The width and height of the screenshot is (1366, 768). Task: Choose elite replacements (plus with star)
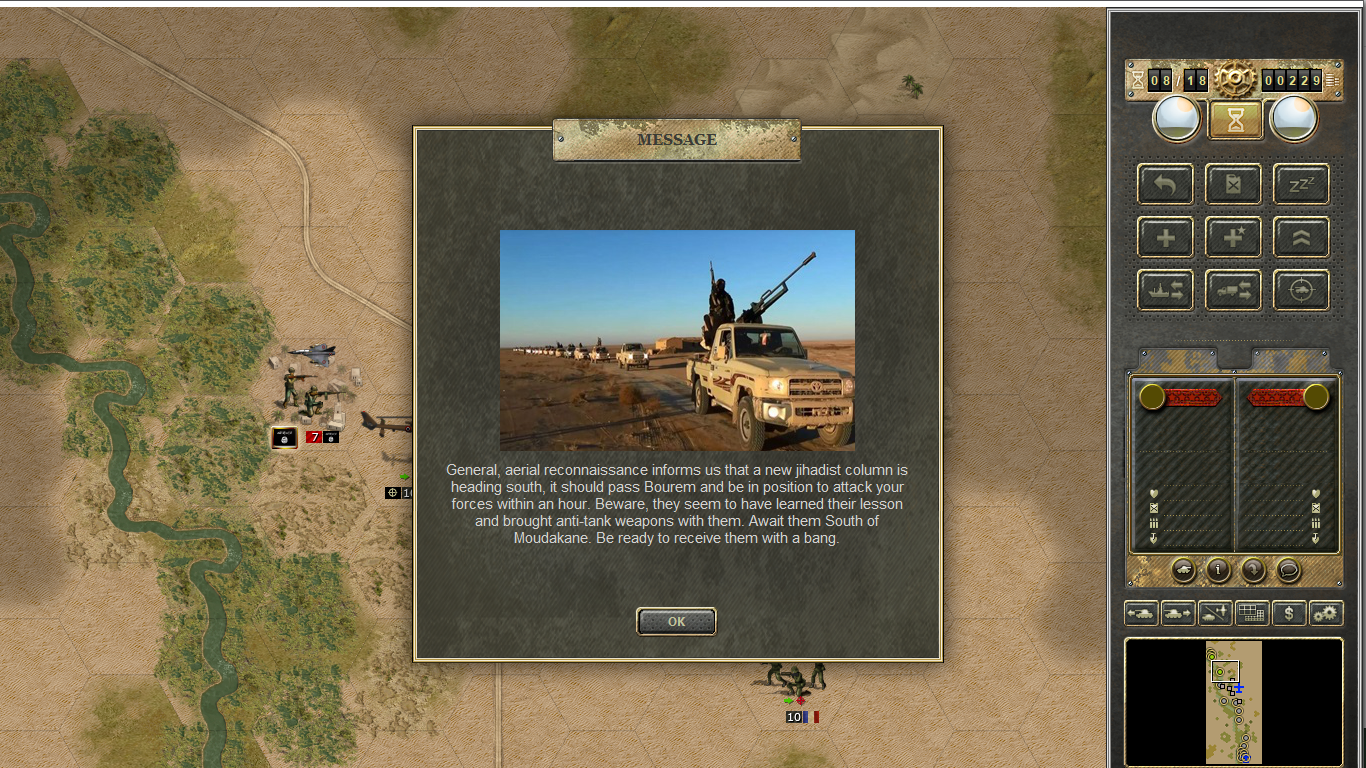point(1233,238)
